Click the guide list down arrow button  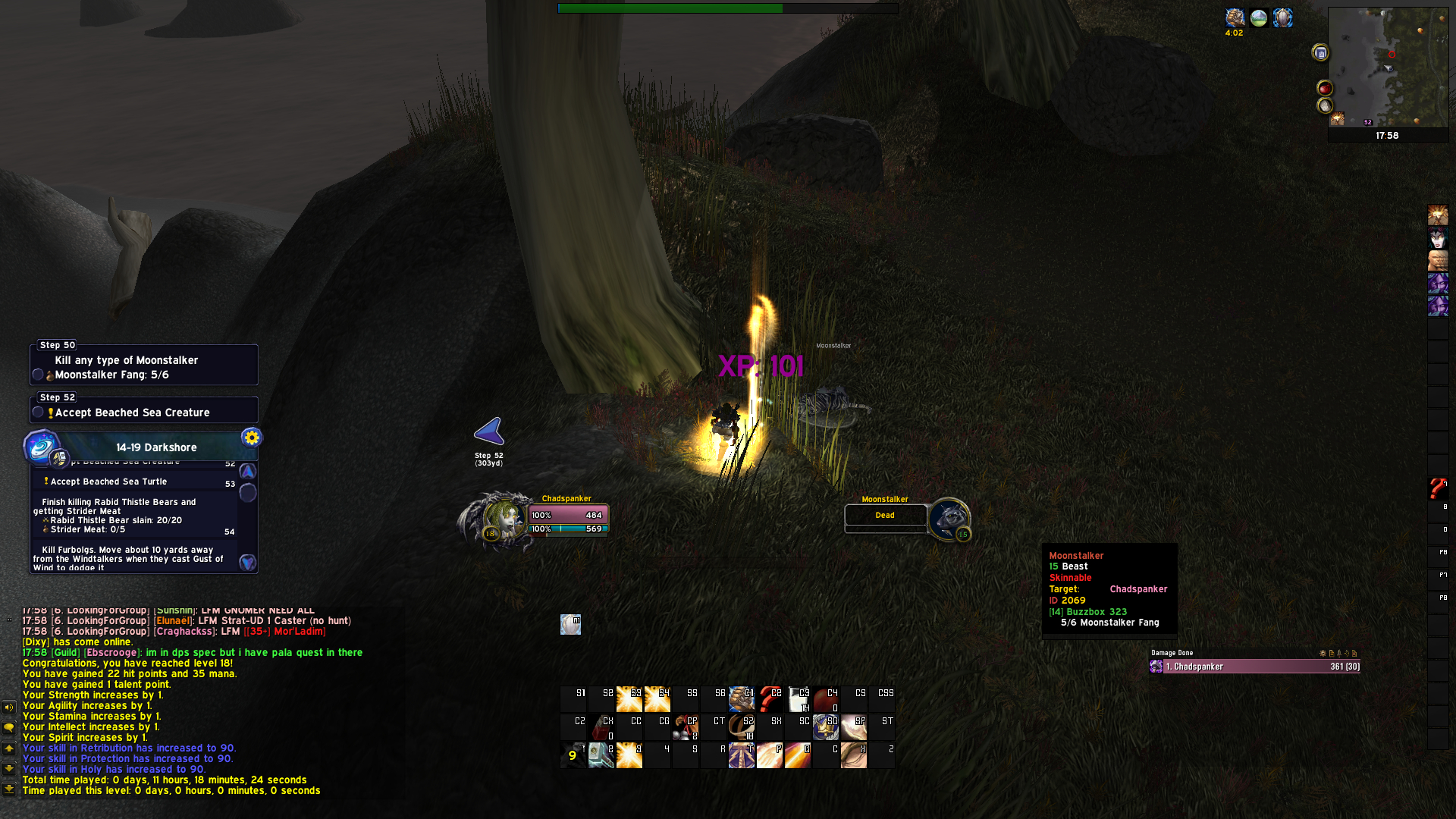point(247,563)
